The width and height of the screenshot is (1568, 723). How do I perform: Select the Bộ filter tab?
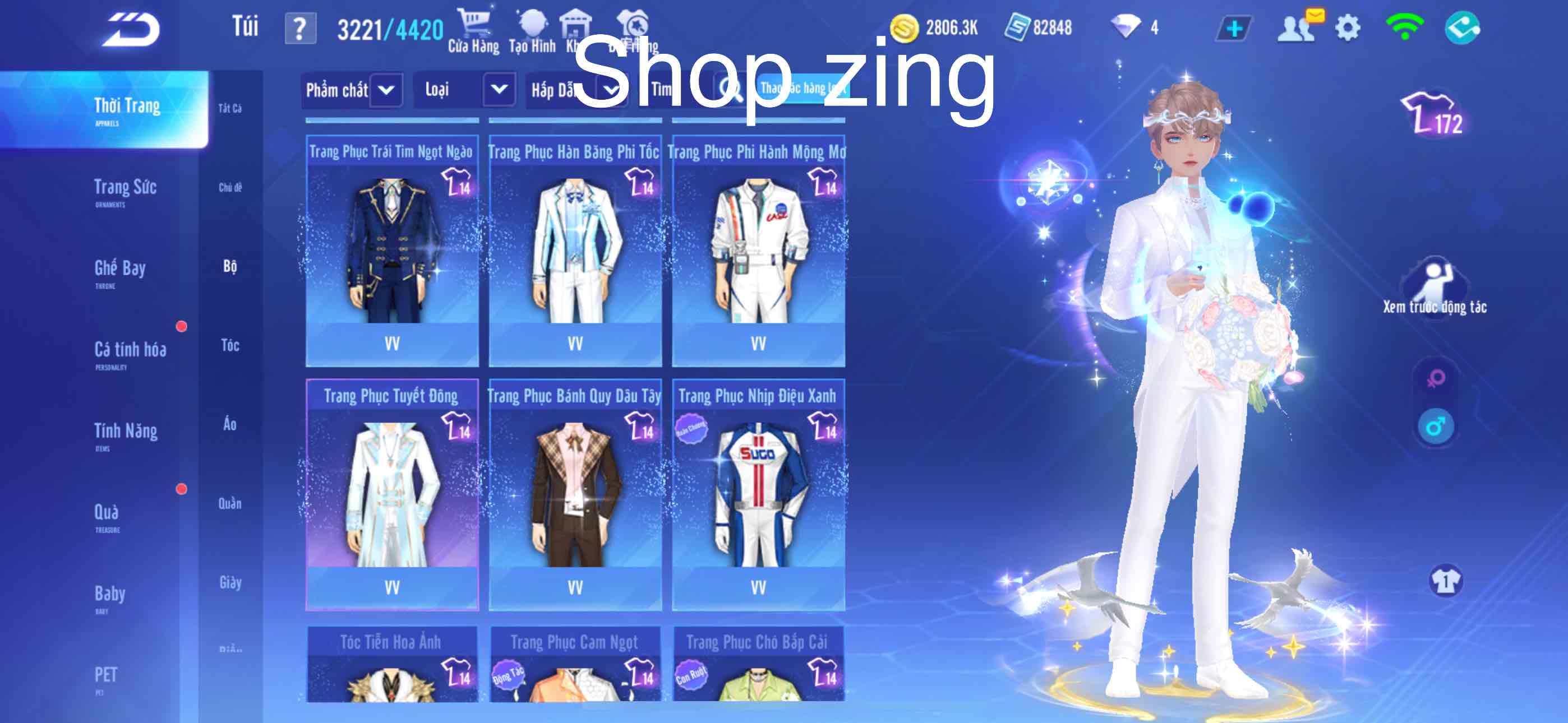tap(229, 267)
